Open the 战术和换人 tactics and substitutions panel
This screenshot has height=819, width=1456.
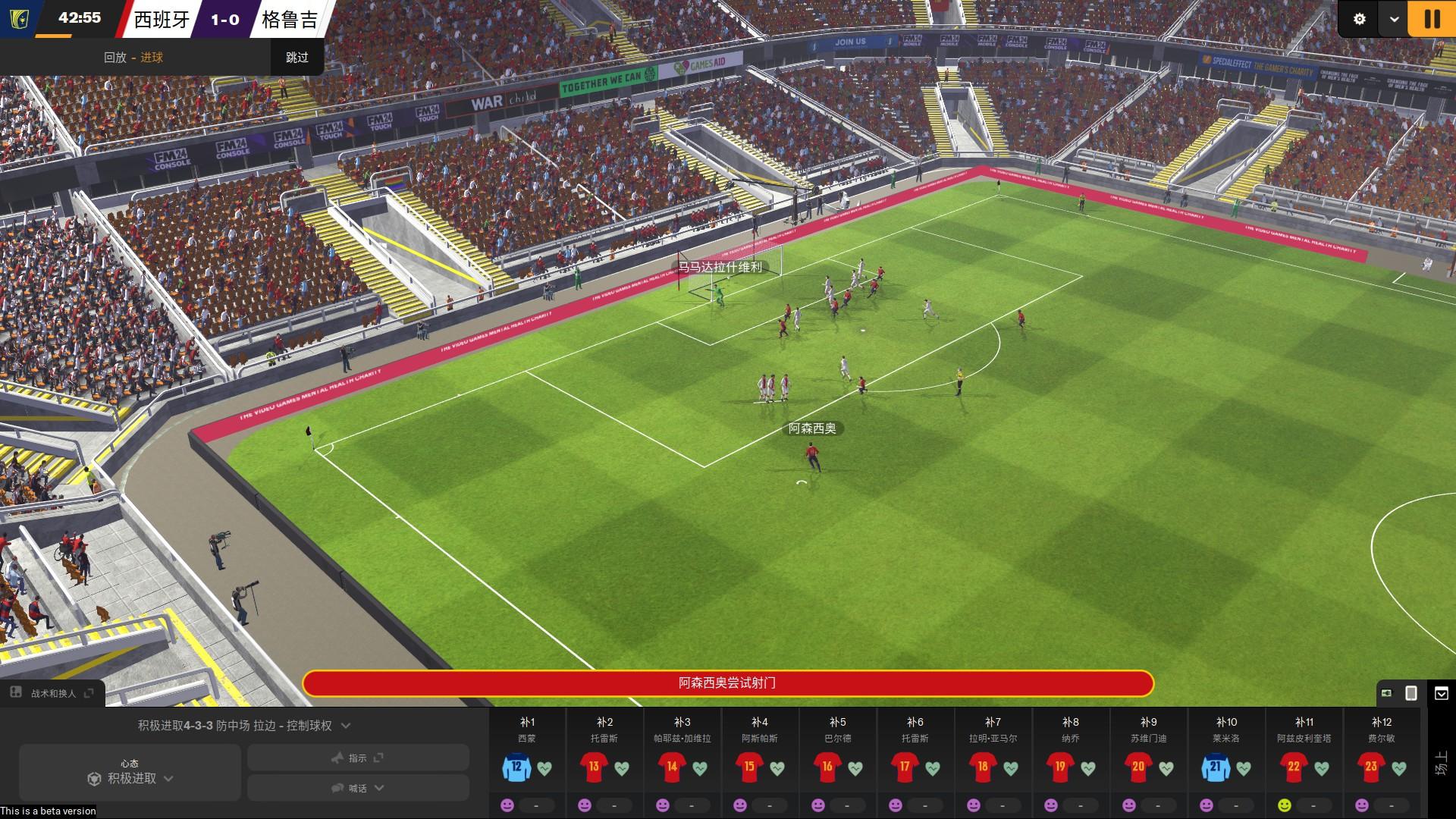[53, 693]
